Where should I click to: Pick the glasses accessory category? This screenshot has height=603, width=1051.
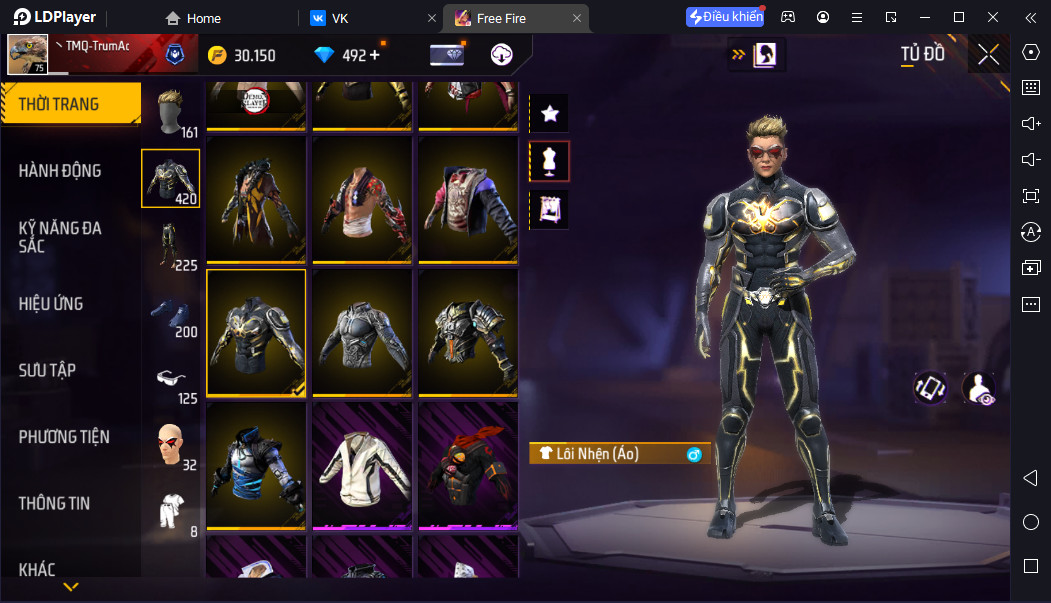170,378
